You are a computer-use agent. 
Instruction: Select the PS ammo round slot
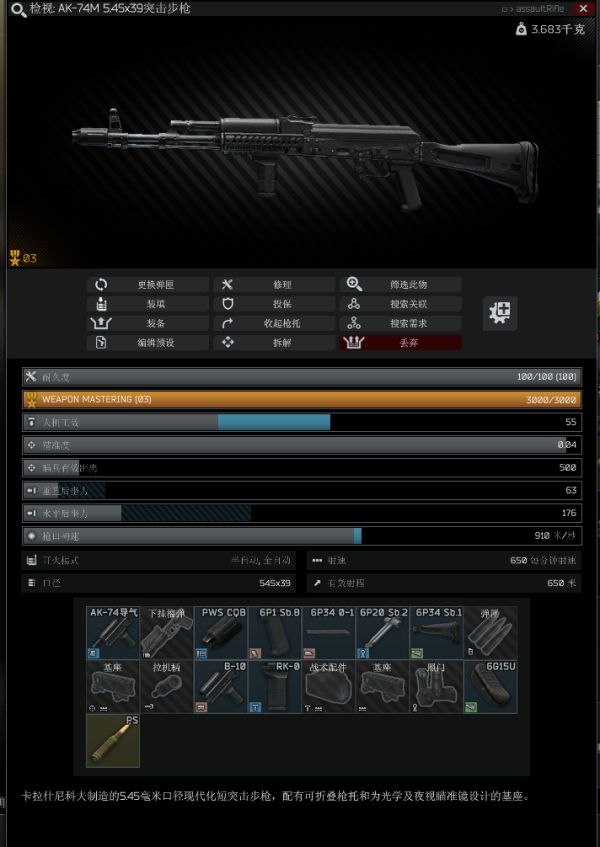pos(112,740)
